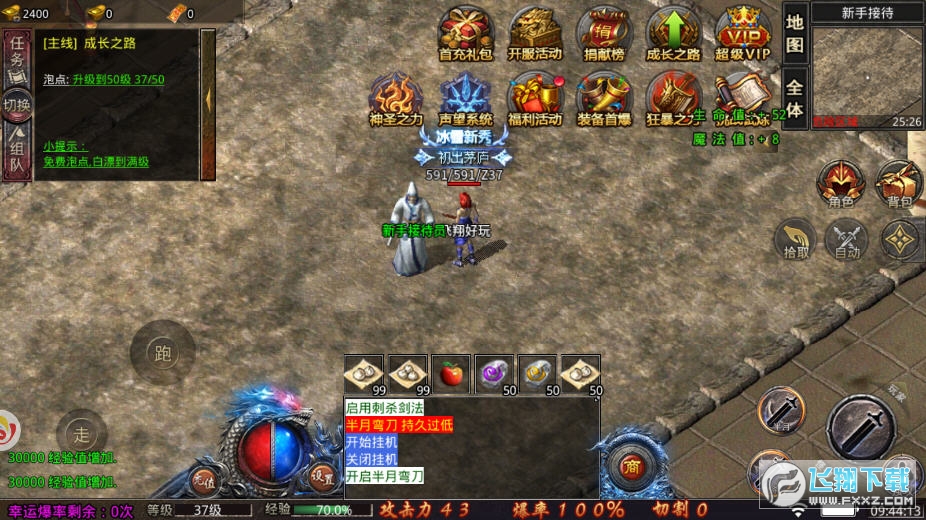Screen dimensions: 926x520
Task: Open the 神圣之力 flame icon
Action: pos(396,97)
